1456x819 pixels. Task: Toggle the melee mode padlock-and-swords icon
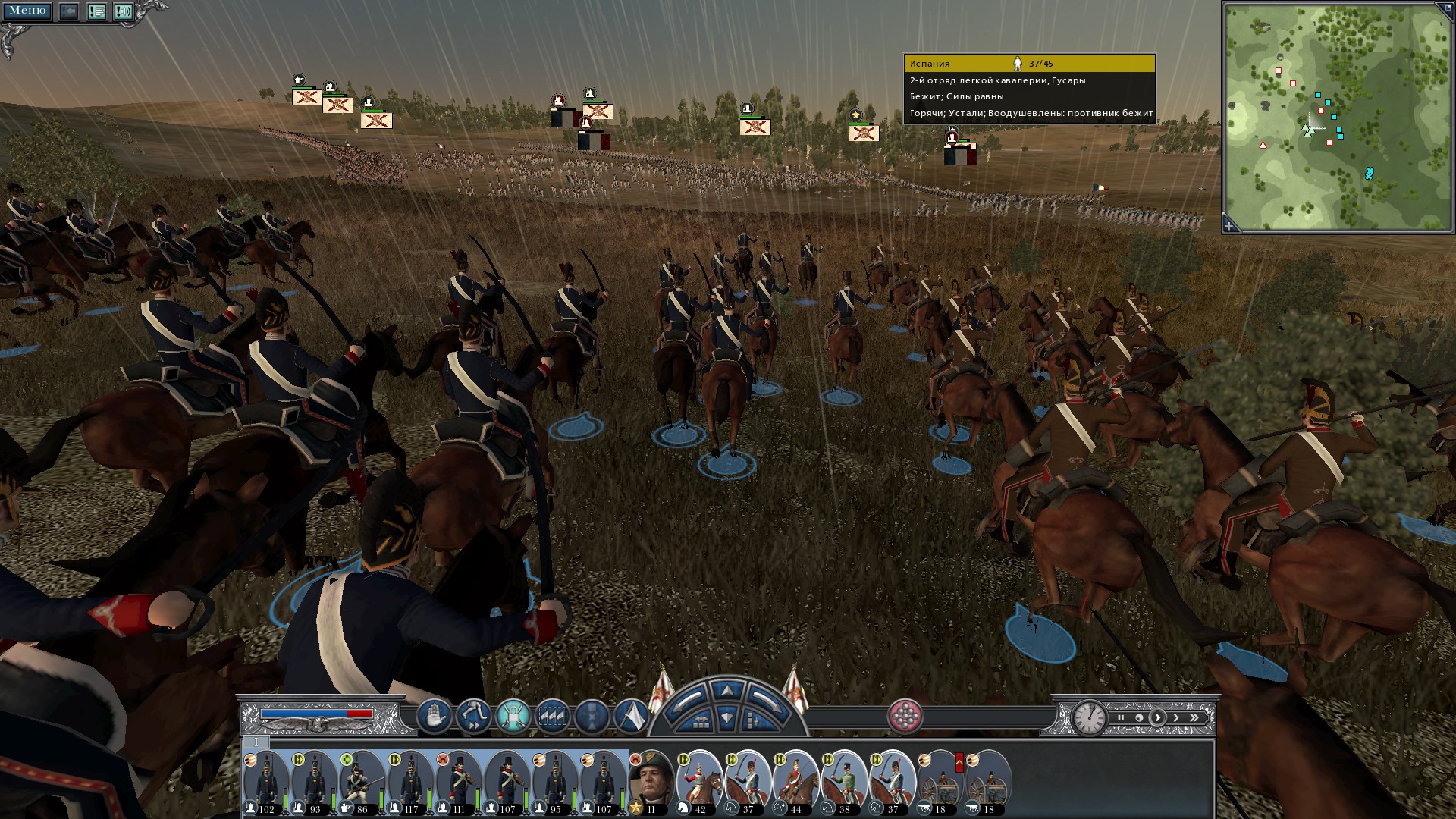pos(513,715)
